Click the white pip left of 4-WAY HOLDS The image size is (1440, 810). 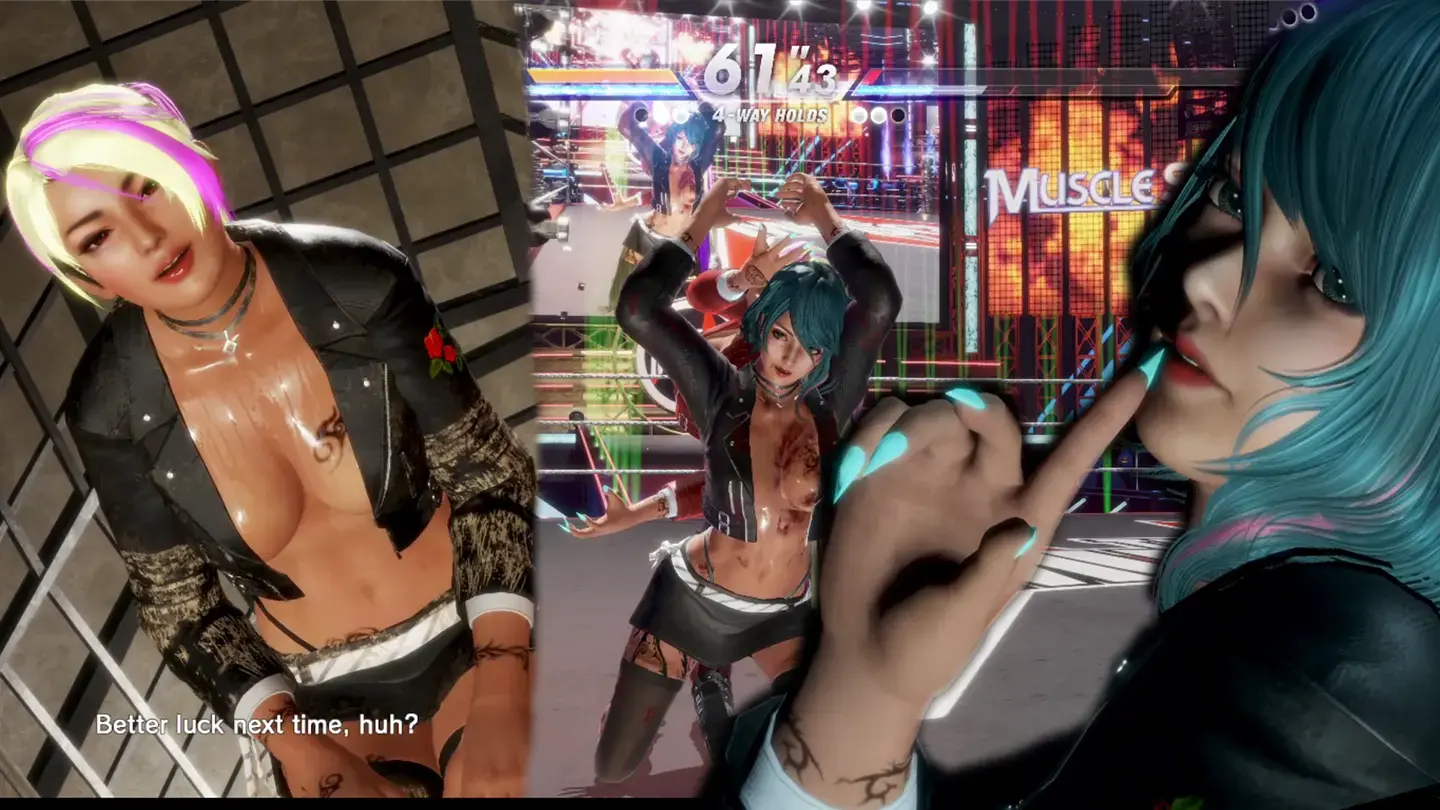681,116
